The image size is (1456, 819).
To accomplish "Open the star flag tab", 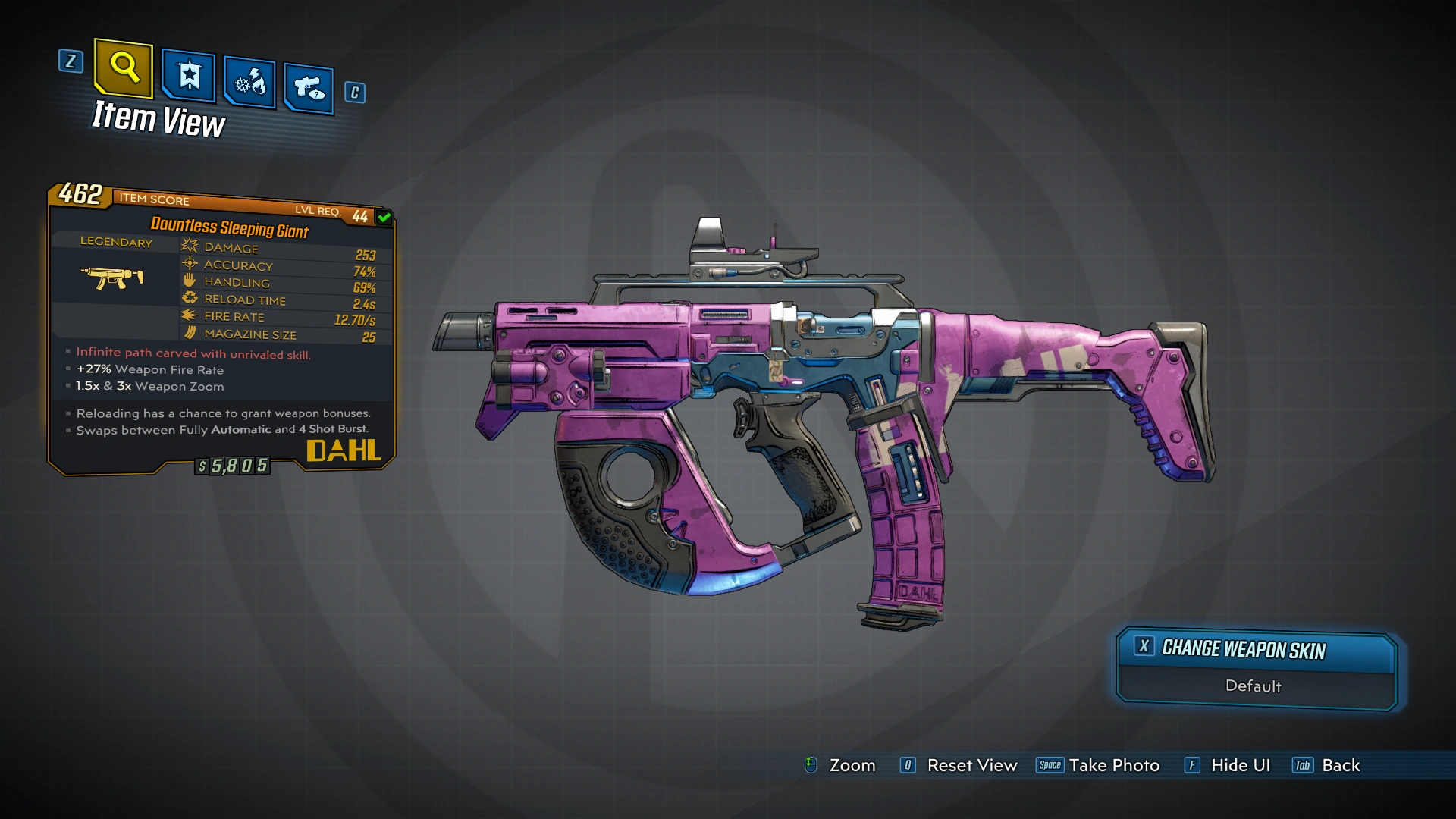I will coord(188,76).
